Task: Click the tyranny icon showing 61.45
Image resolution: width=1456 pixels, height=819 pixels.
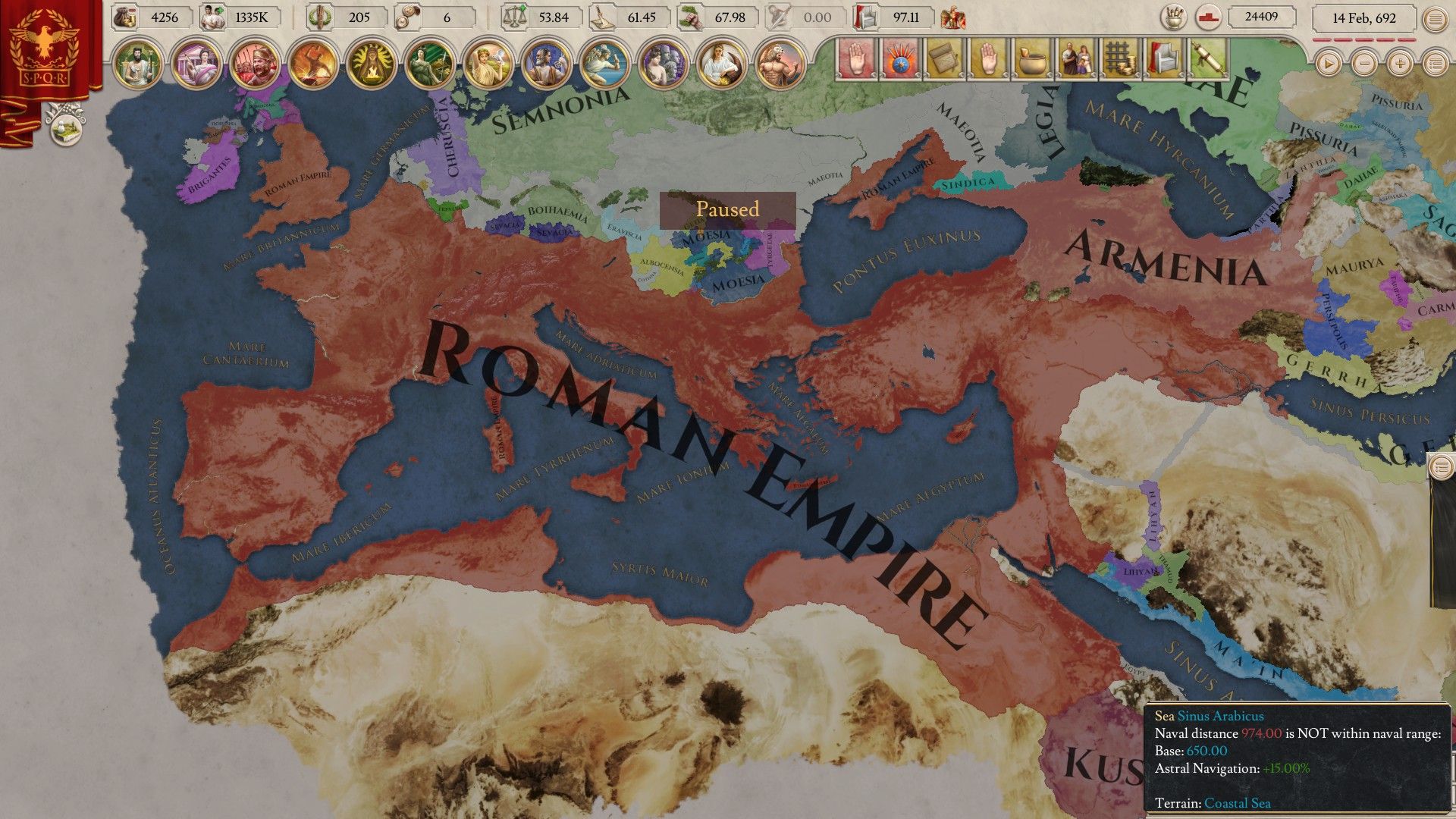Action: pyautogui.click(x=601, y=17)
